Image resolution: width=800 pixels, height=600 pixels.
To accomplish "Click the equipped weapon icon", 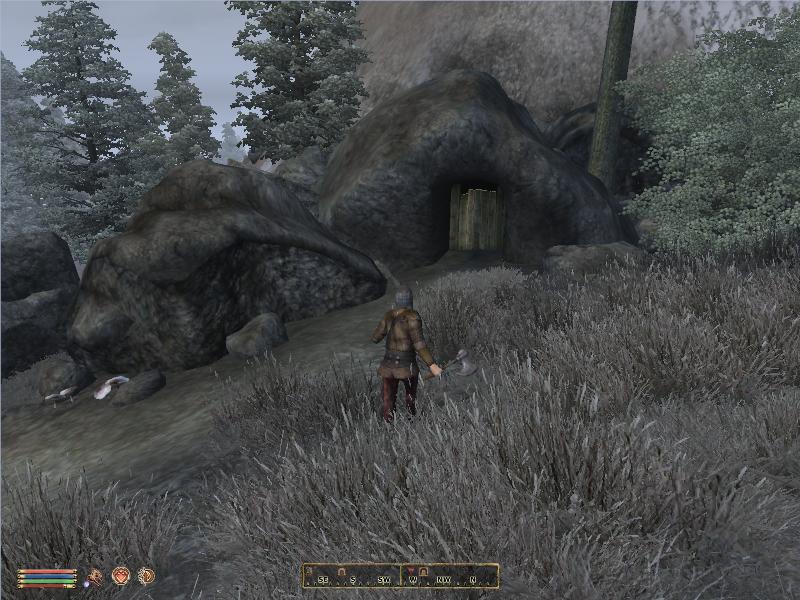I will 95,576.
